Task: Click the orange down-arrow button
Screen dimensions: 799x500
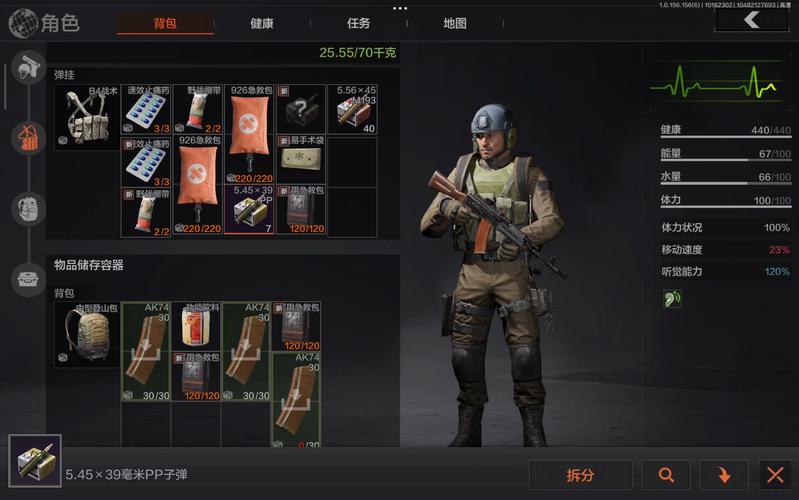Action: 725,475
